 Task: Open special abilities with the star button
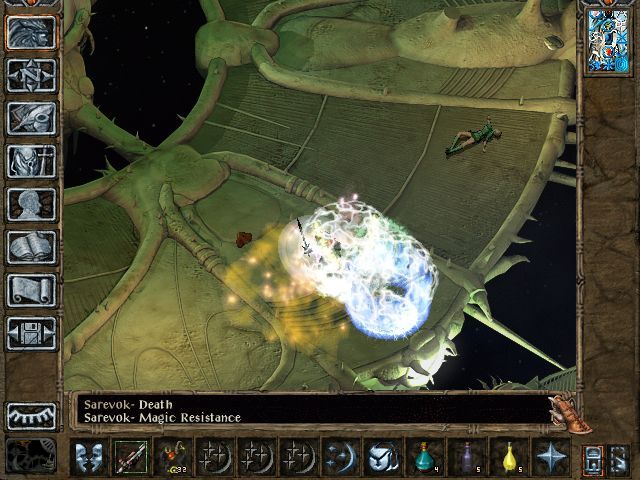550,458
